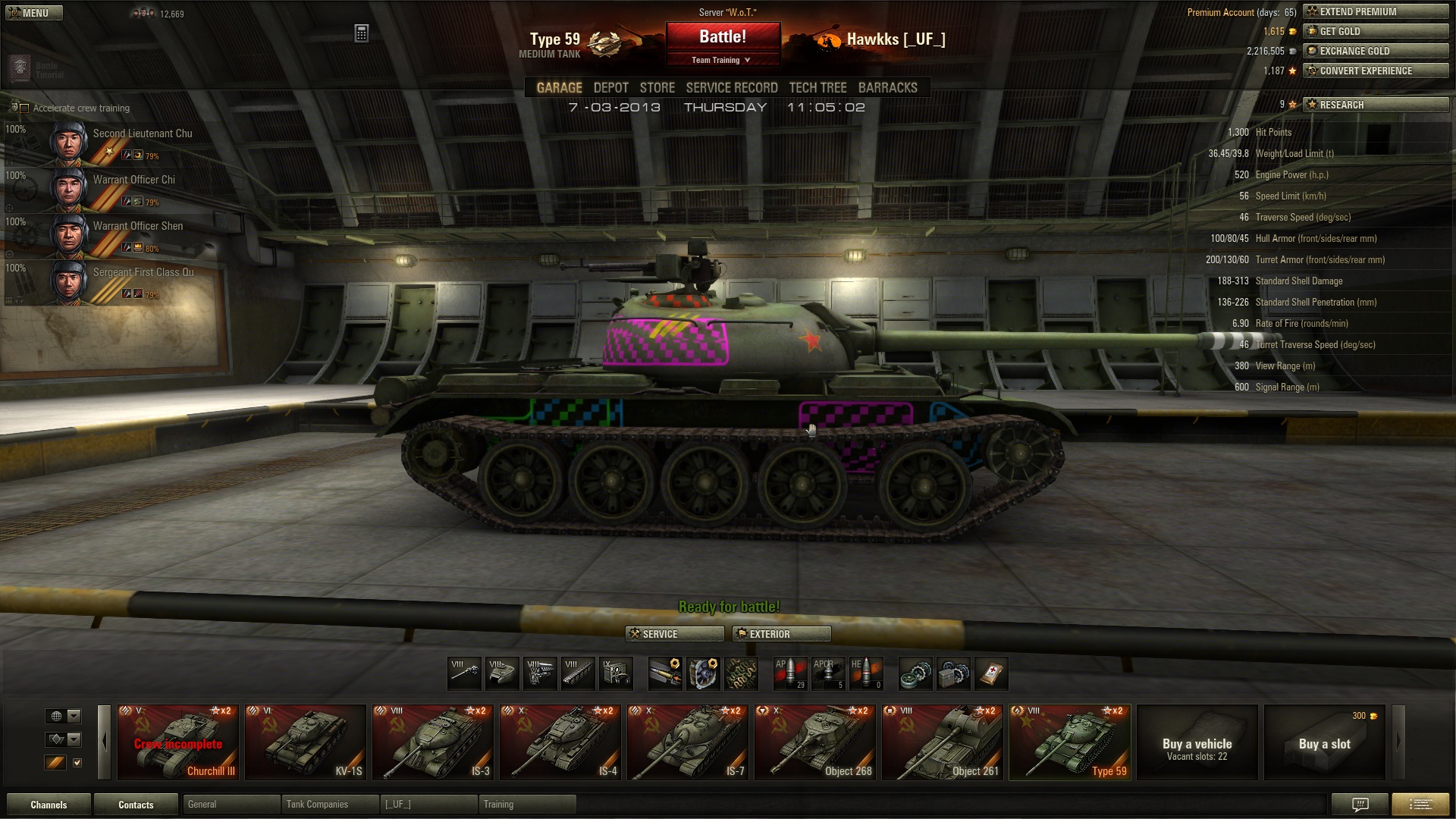Screen dimensions: 1456x819
Task: Choose the Exchange Gold button
Action: pyautogui.click(x=1376, y=51)
